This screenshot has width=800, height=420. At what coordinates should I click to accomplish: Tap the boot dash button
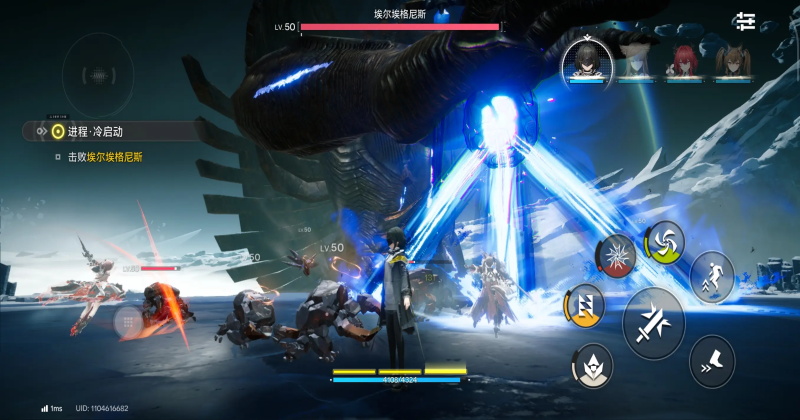(x=711, y=361)
